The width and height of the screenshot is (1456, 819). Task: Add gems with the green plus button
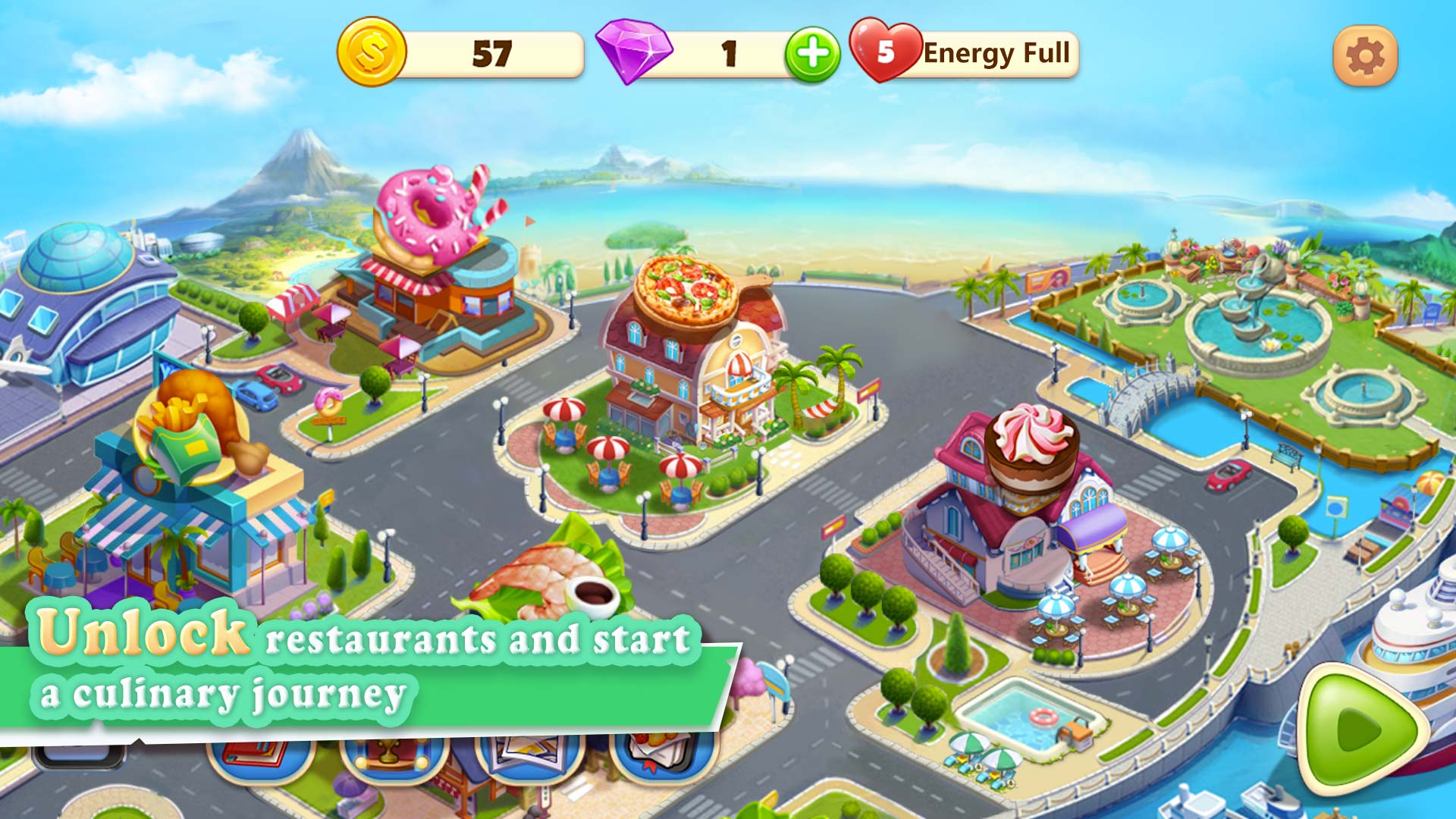(812, 55)
